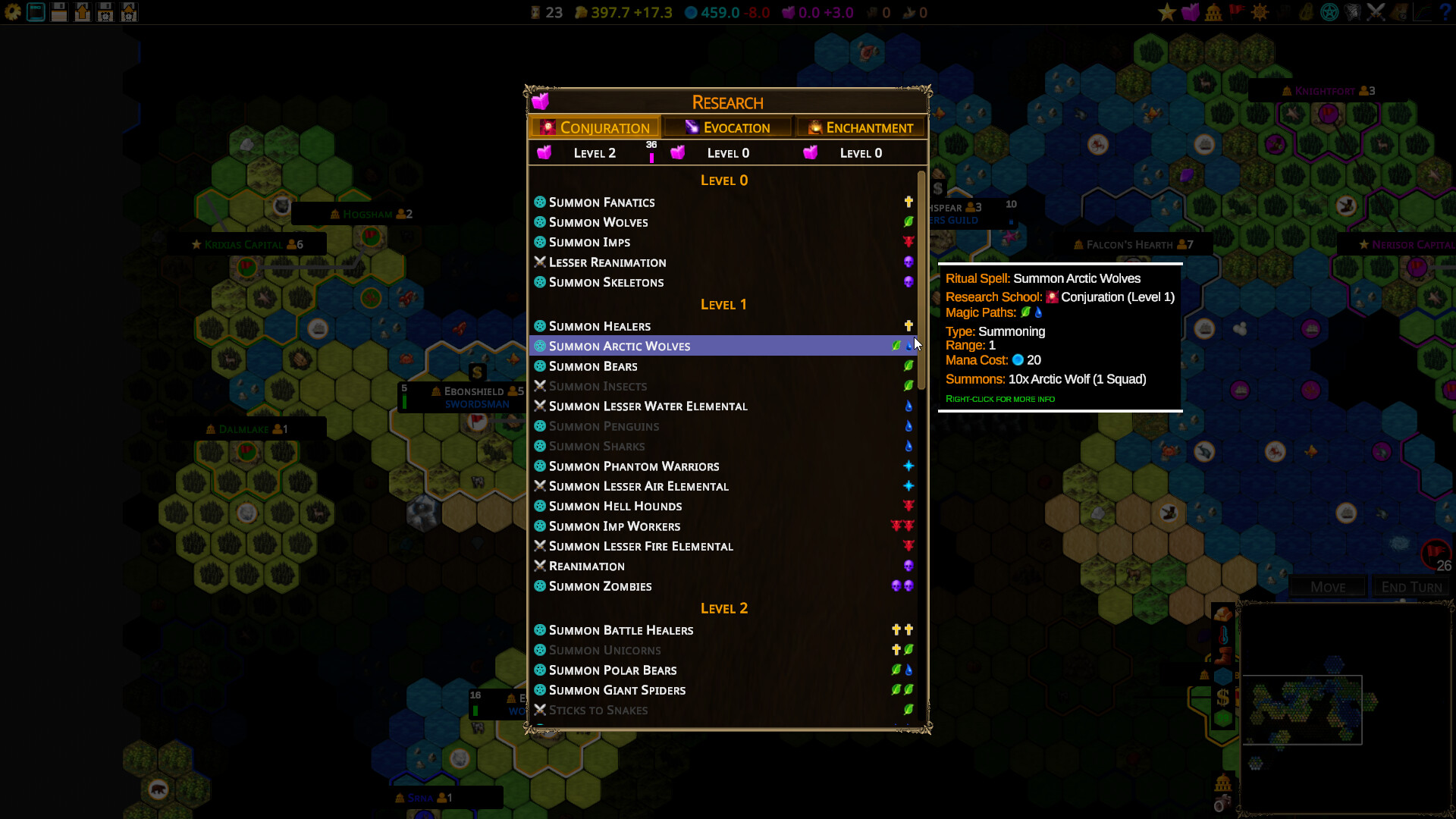Viewport: 1456px width, 819px height.
Task: Open the research book icon in top bar
Action: (1191, 12)
